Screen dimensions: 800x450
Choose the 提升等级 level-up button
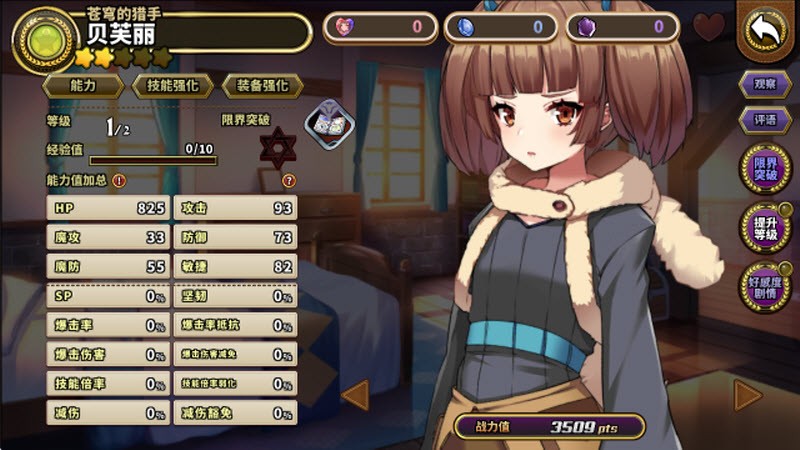coord(766,226)
